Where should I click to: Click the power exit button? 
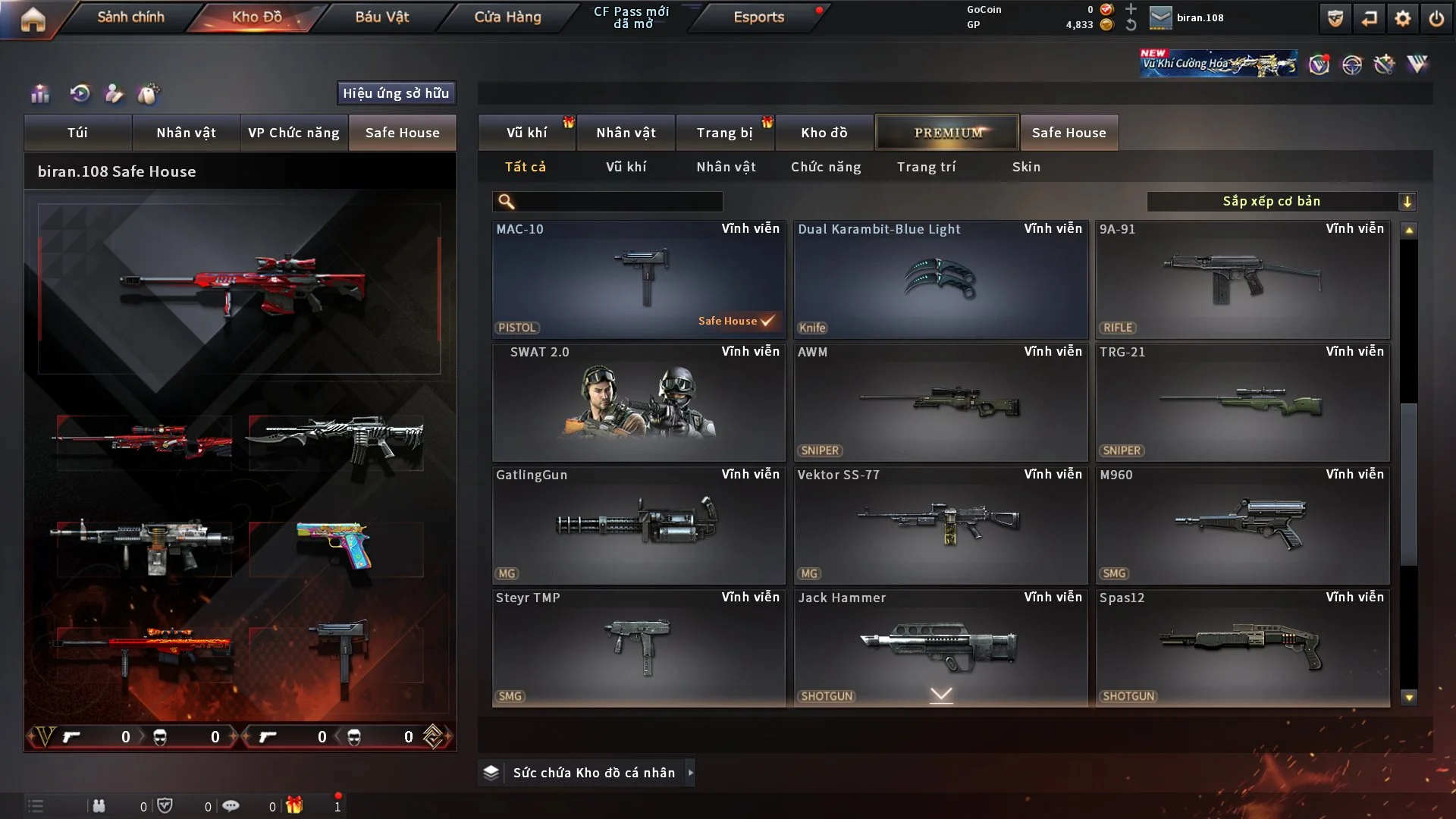(x=1436, y=18)
